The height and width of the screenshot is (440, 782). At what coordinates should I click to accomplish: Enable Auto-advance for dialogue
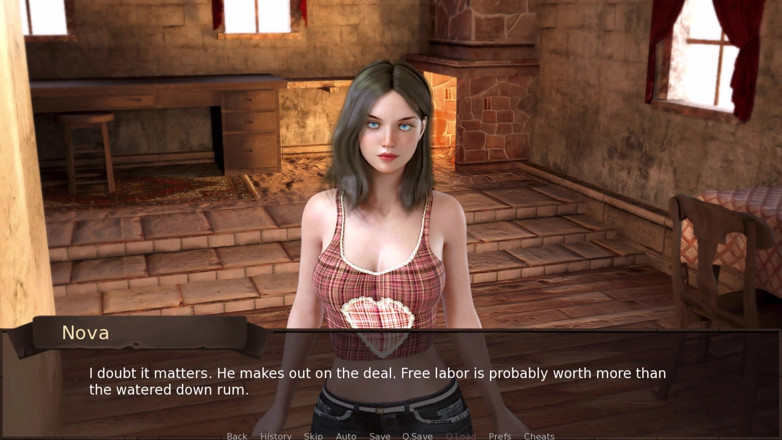[x=346, y=436]
